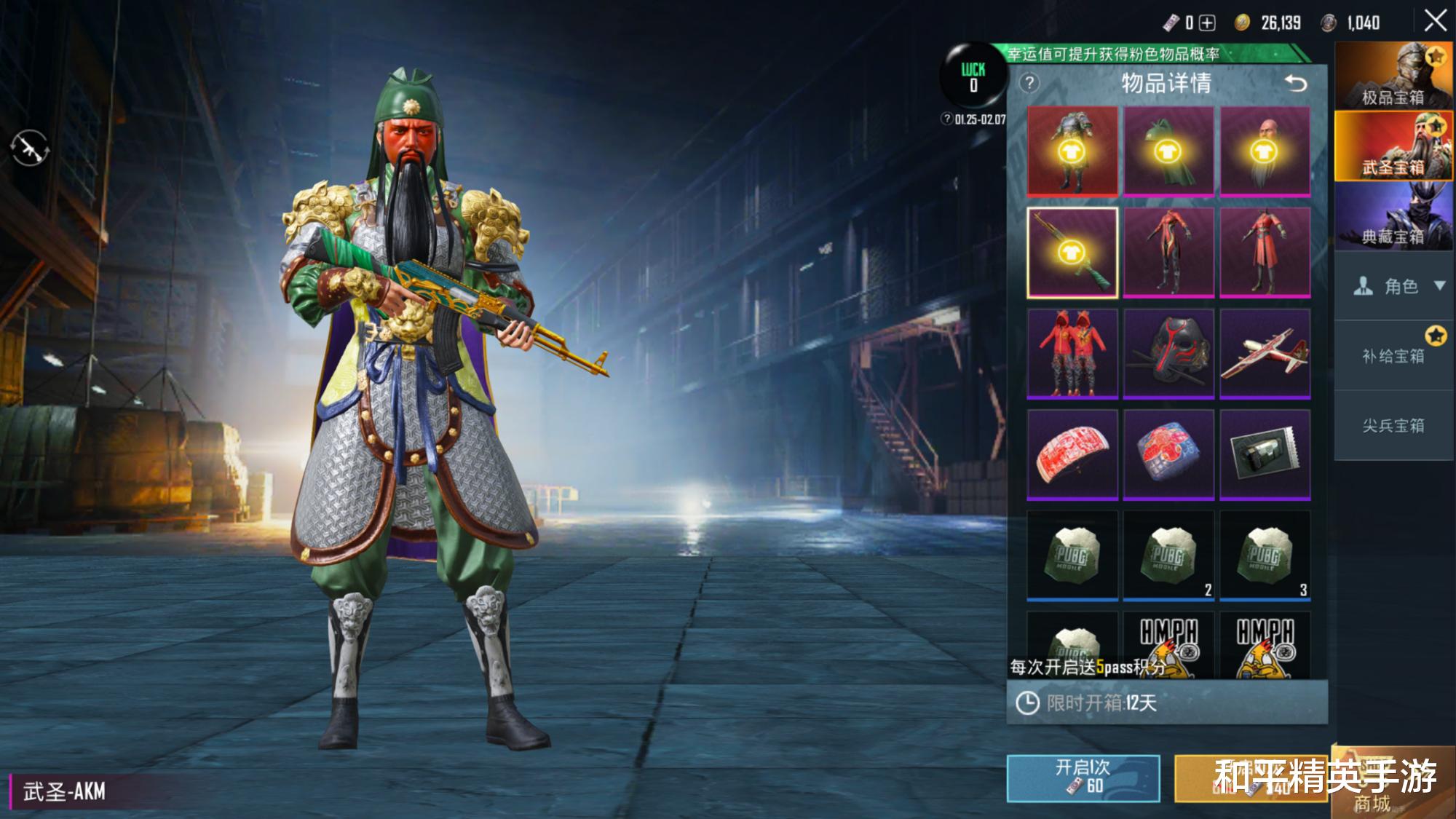The height and width of the screenshot is (819, 1456).
Task: Open the 典藏宝箱 crate tab
Action: pyautogui.click(x=1393, y=216)
